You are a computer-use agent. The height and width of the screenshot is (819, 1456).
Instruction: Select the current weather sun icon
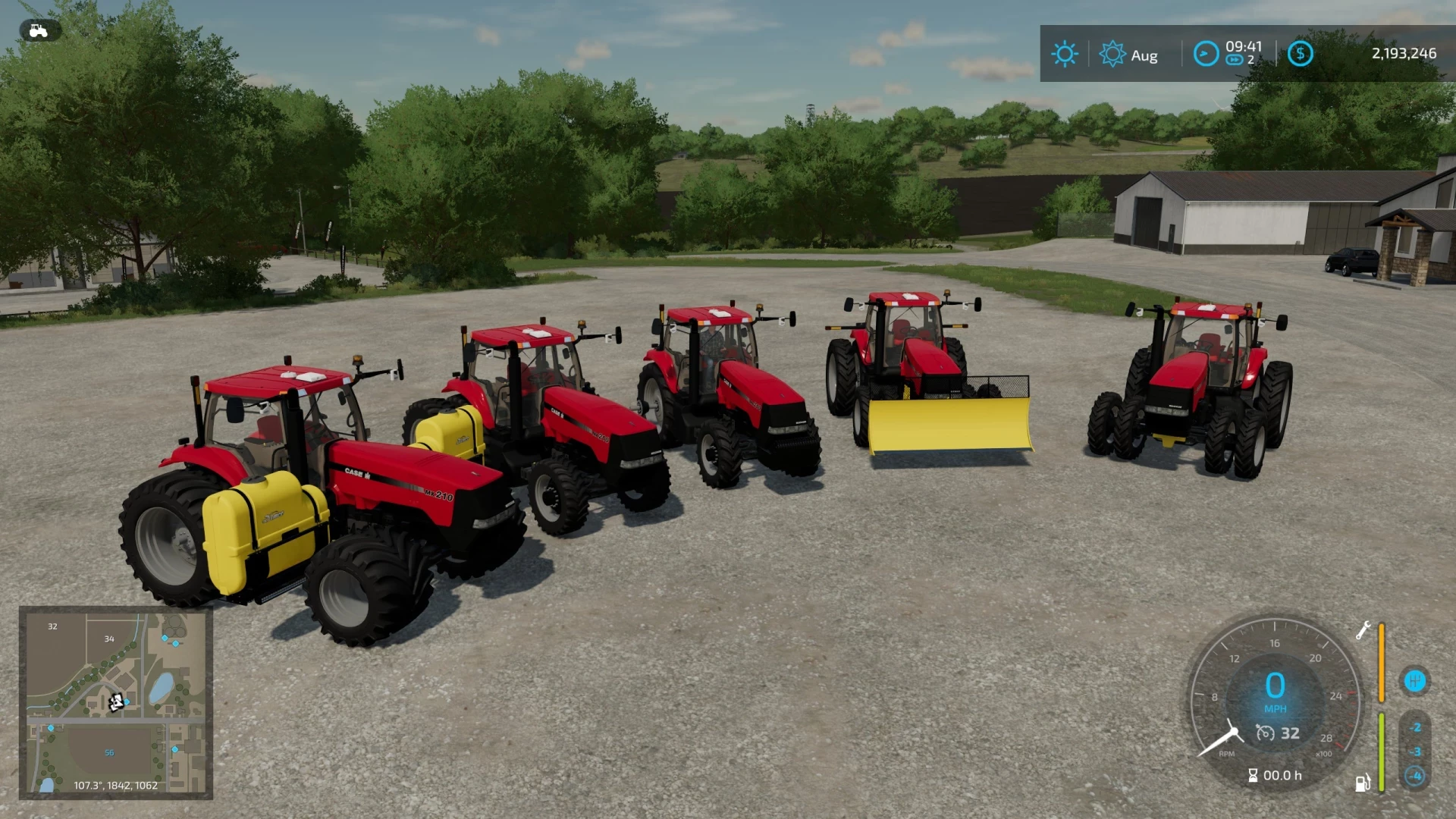tap(1065, 53)
